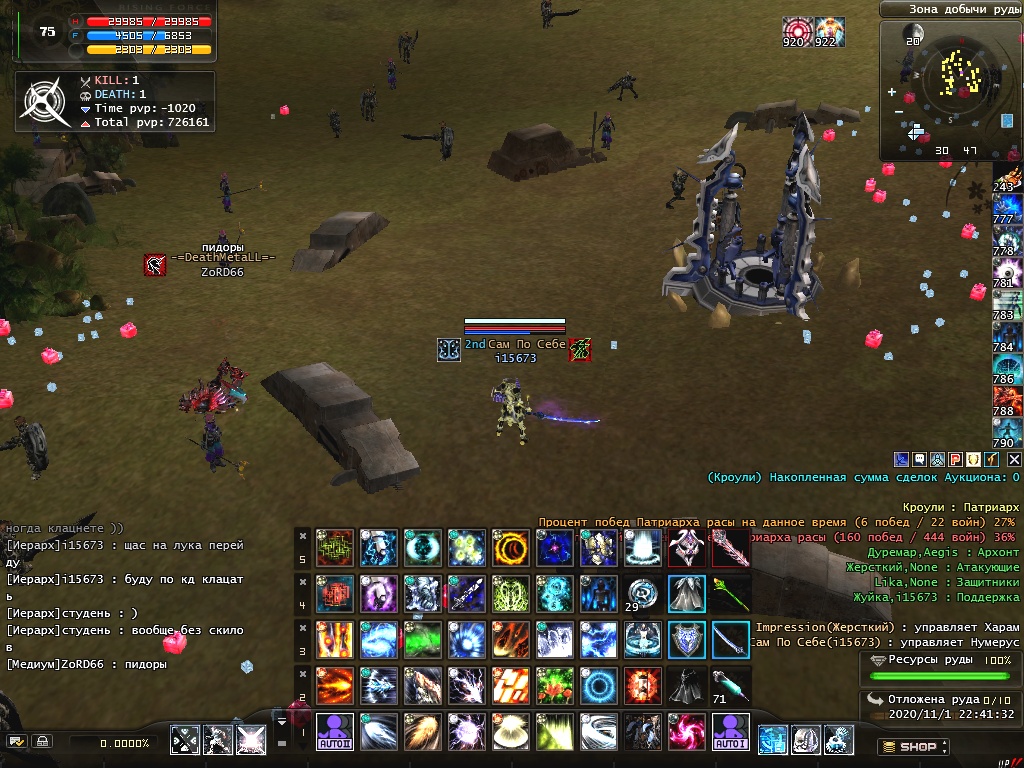
Task: Use the syringe potion with 71 count
Action: tap(731, 685)
